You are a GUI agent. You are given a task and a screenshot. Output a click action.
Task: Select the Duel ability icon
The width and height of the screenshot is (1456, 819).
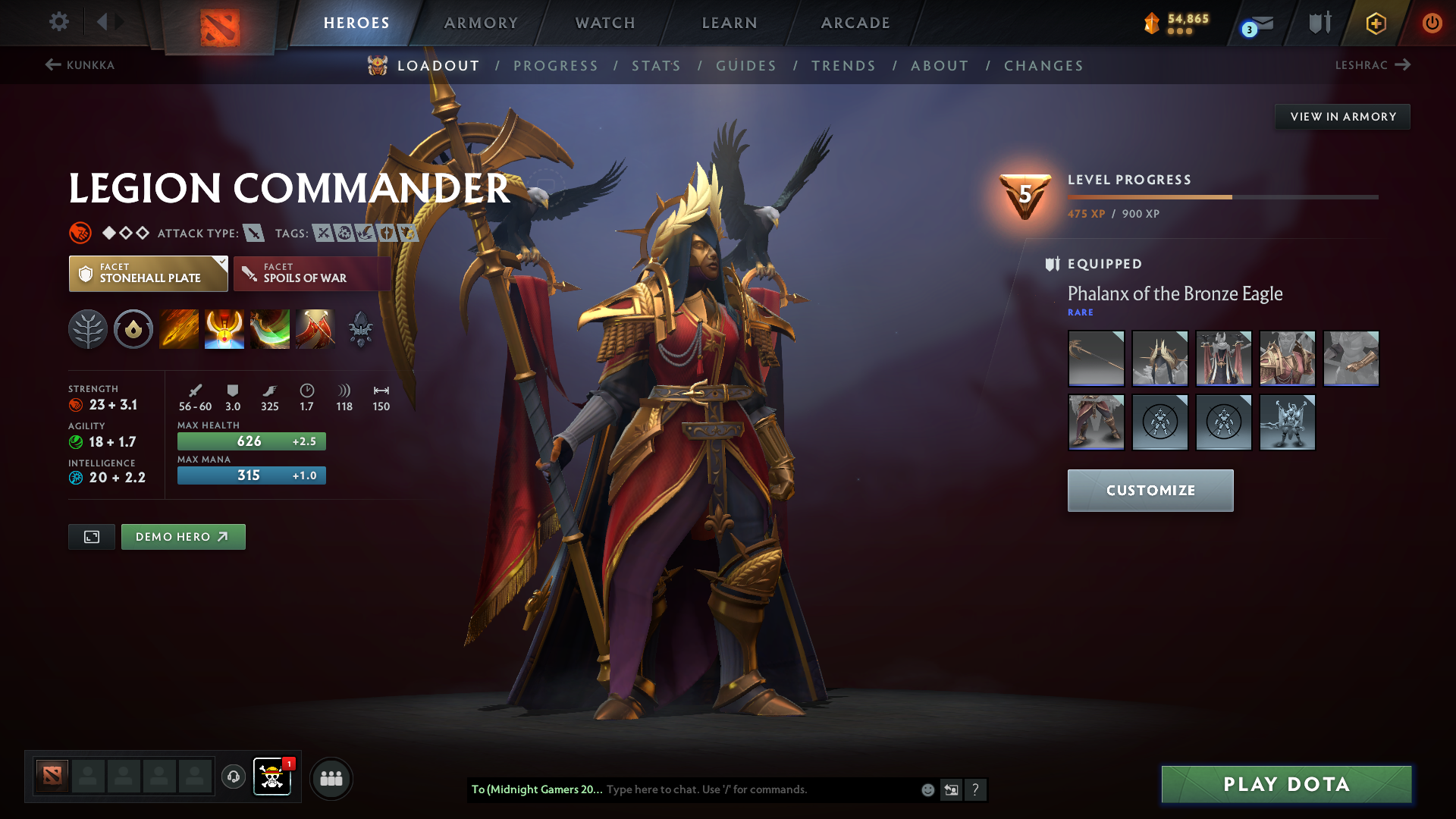[x=315, y=329]
